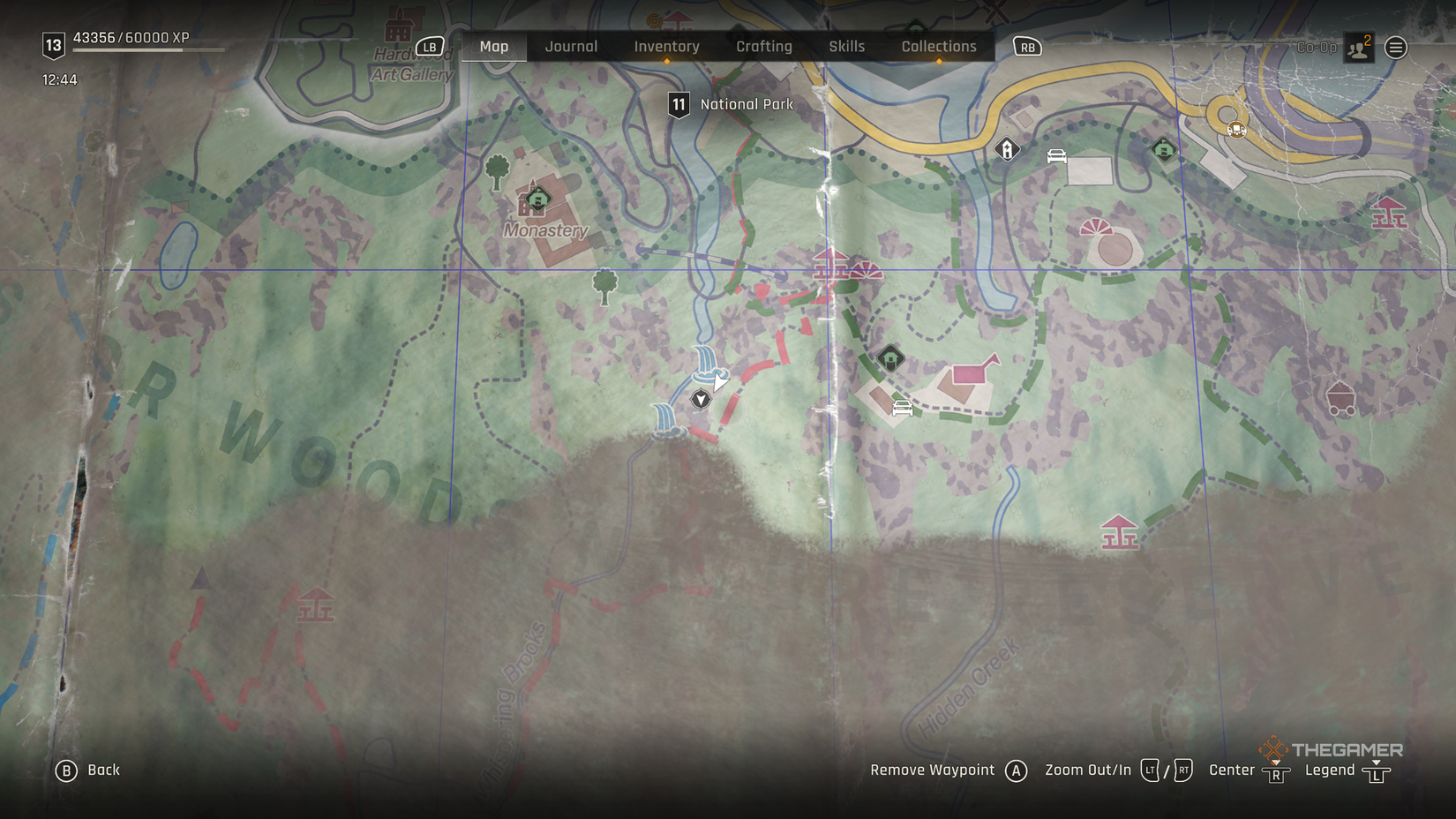
Task: Open the Co-Op players icon
Action: pos(1358,48)
